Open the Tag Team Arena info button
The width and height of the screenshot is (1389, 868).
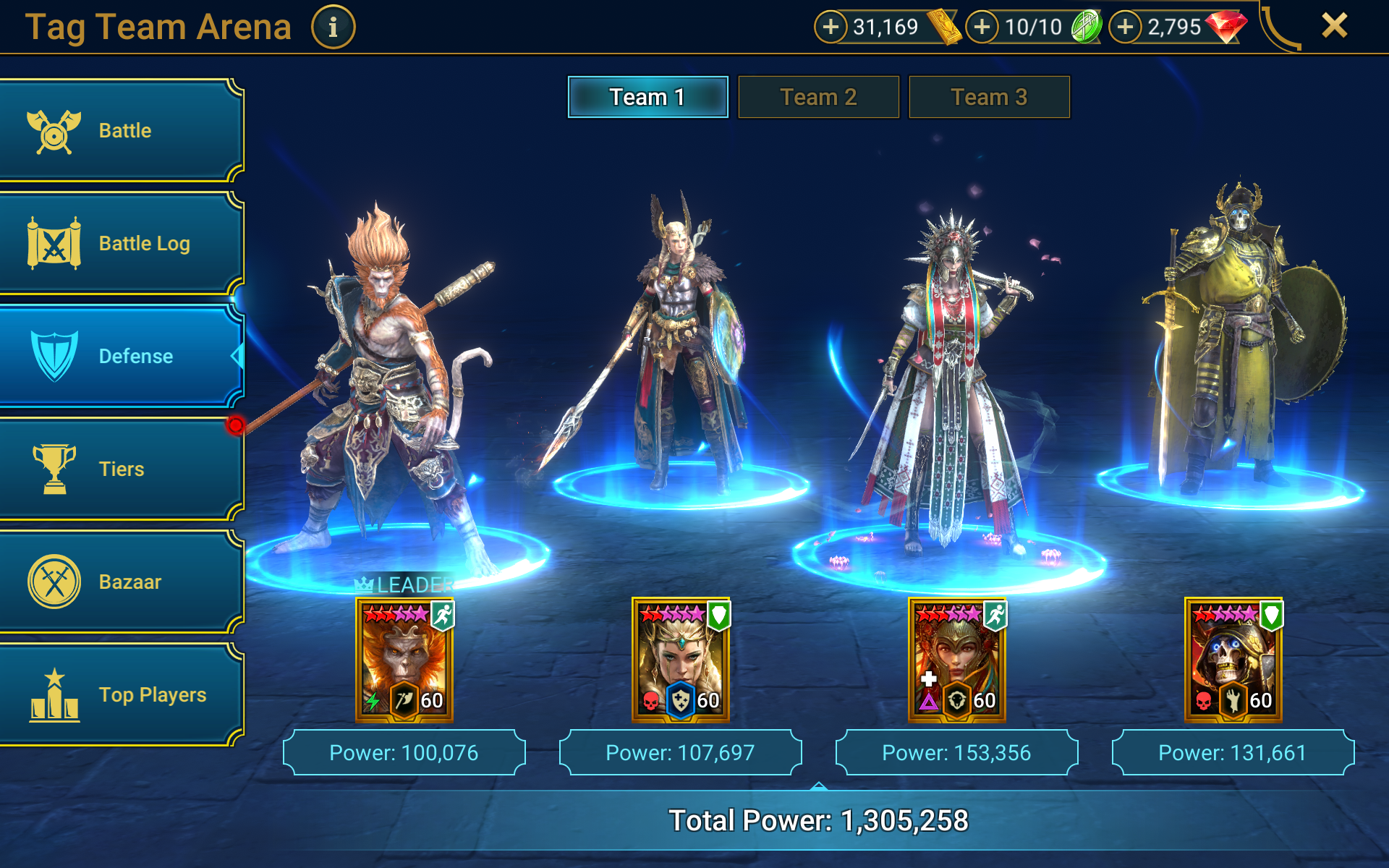[x=333, y=27]
